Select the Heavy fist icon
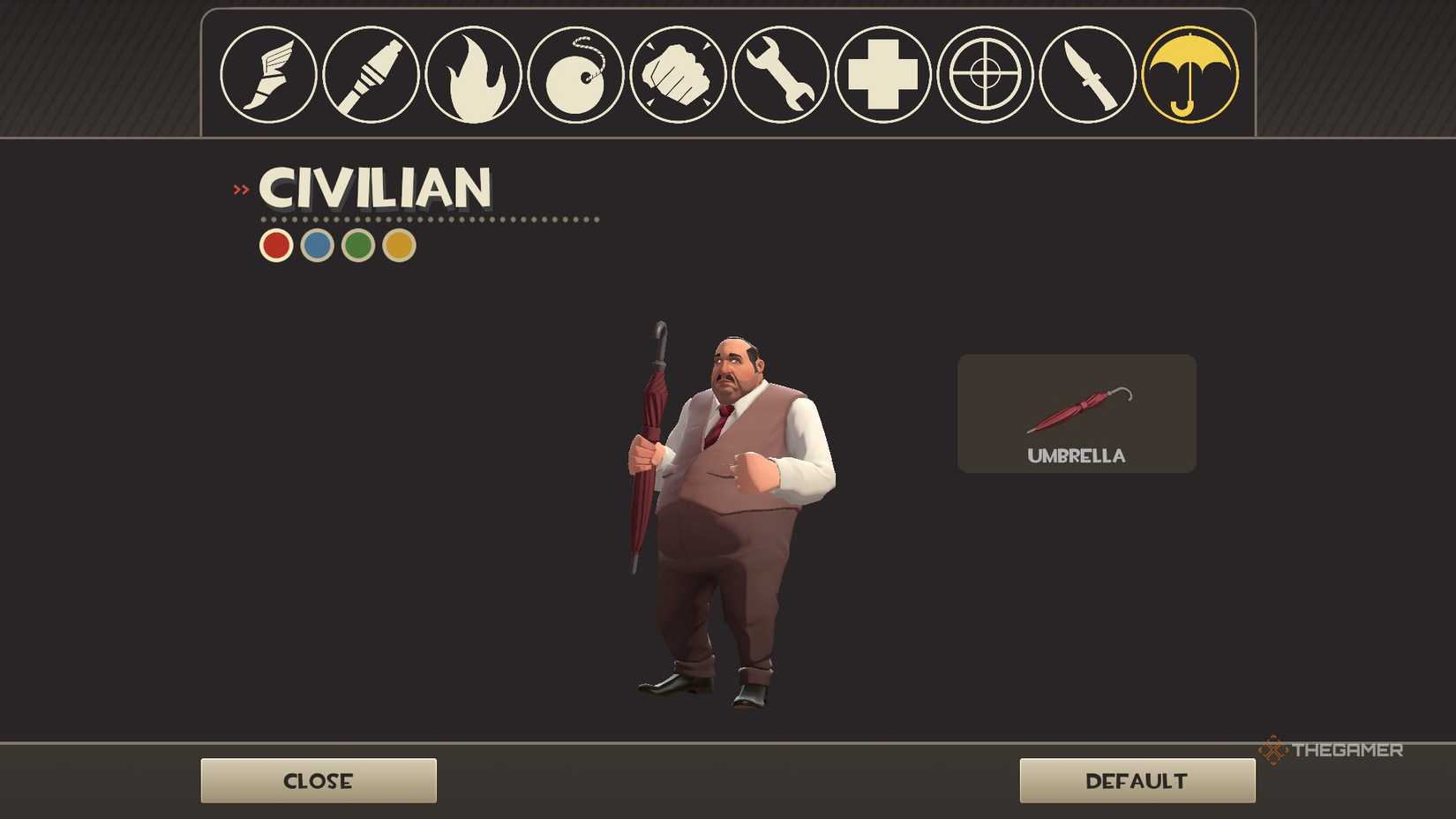Screen dimensions: 1456x819 click(x=679, y=75)
